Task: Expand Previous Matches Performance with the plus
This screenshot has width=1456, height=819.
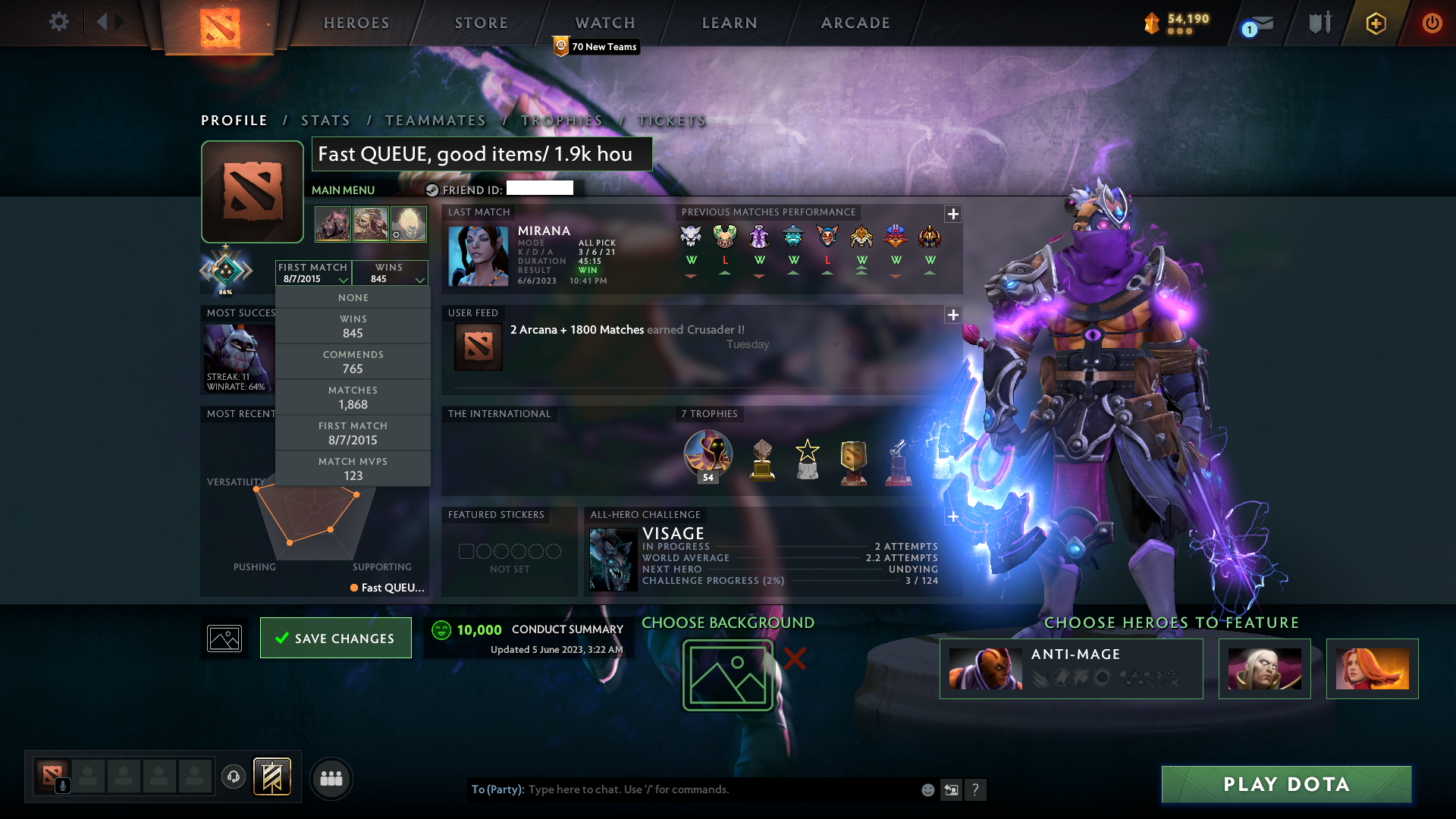Action: click(x=953, y=215)
